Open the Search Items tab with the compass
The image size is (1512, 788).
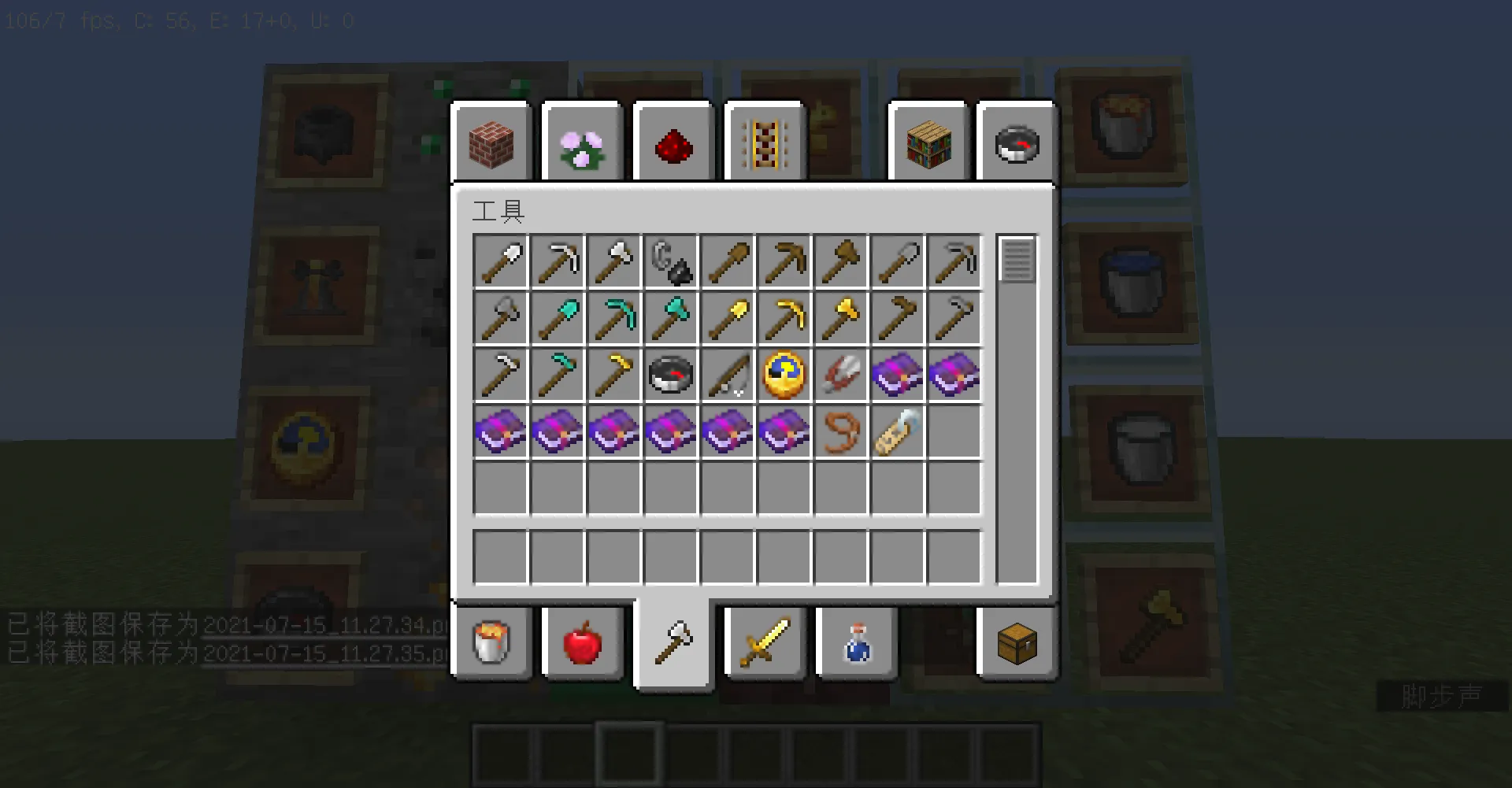click(x=1015, y=142)
